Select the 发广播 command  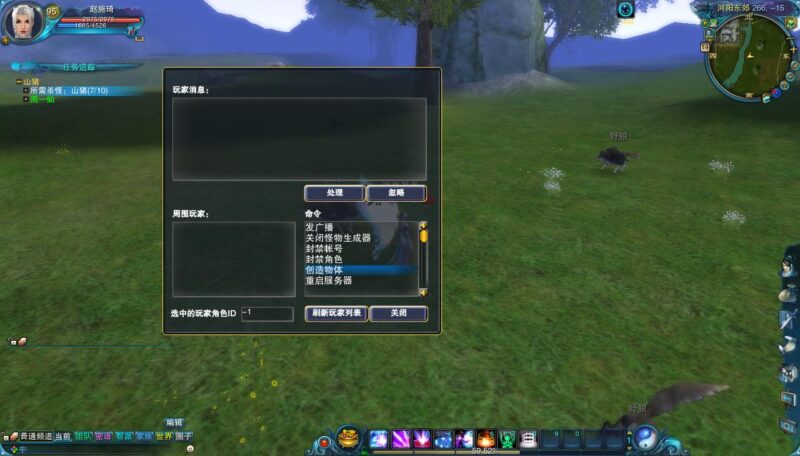click(x=318, y=227)
